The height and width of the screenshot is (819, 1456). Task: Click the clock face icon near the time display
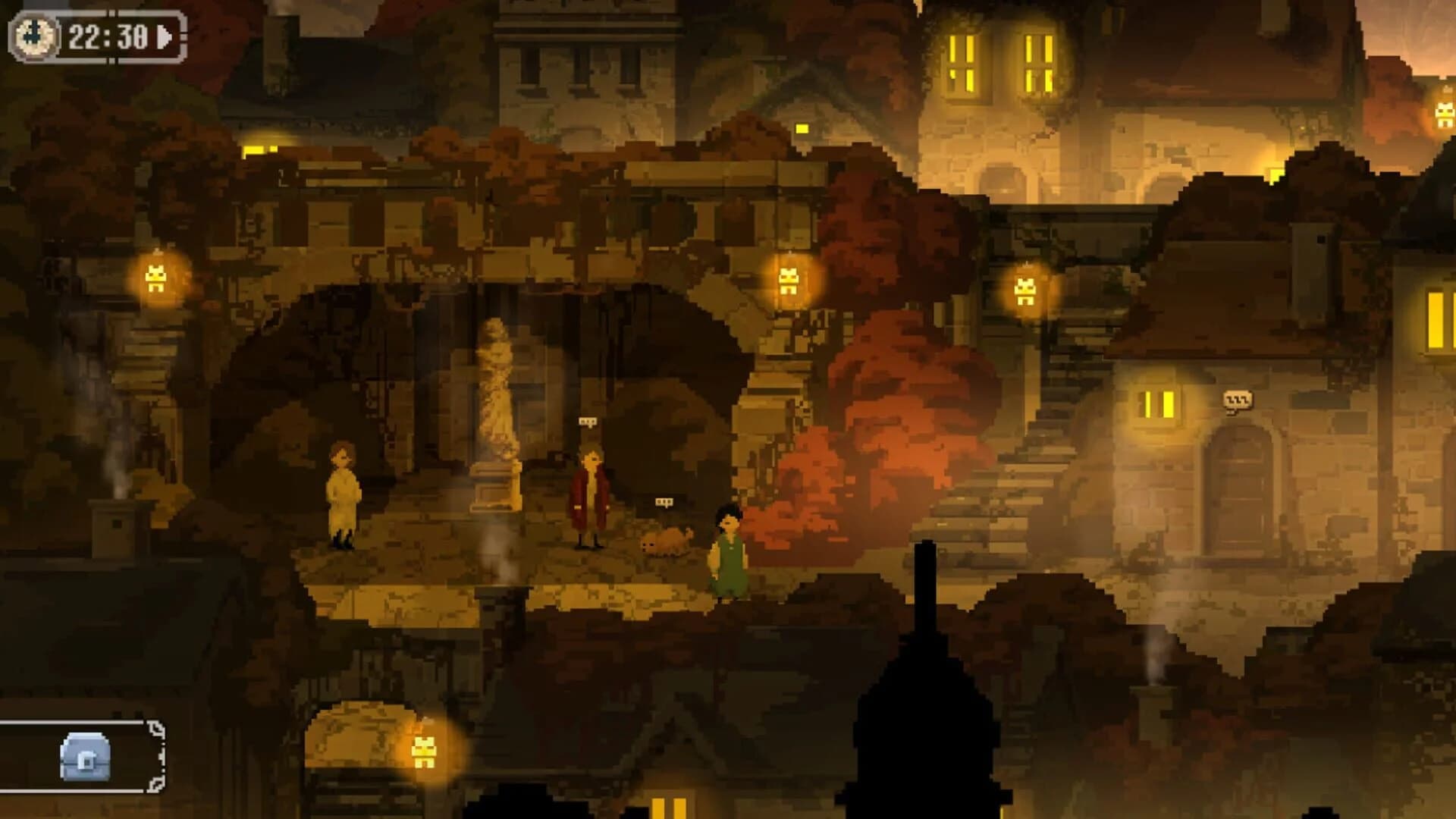click(34, 34)
